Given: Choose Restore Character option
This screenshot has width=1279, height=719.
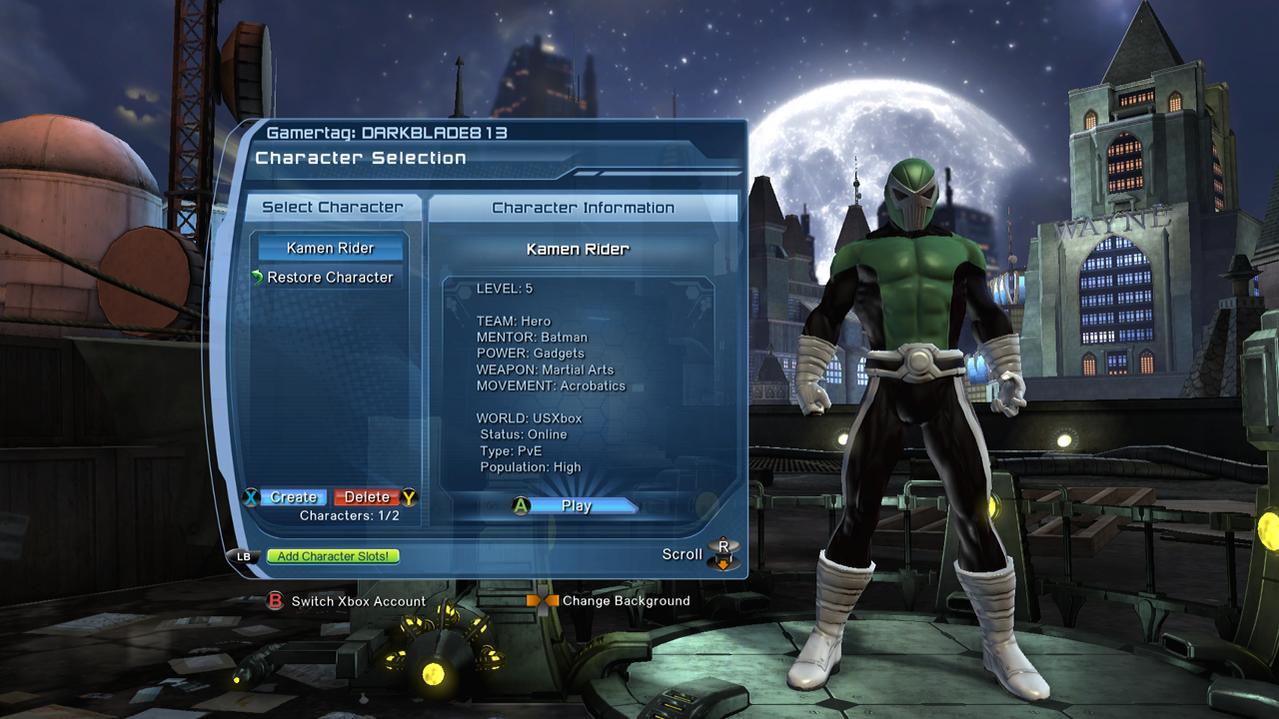Looking at the screenshot, I should pos(329,277).
